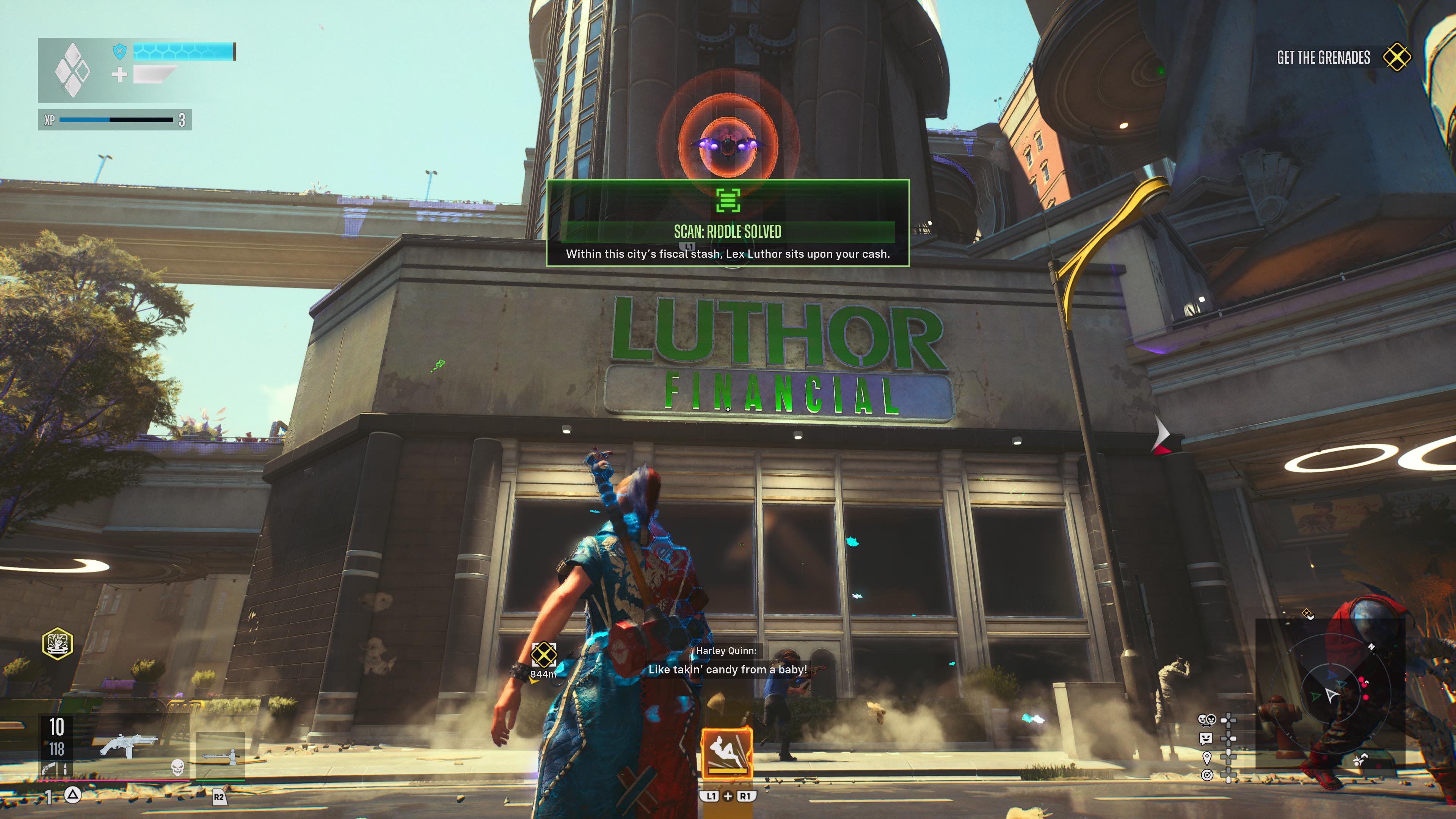1456x819 pixels.
Task: Select the equipped shotgun weapon slot
Action: [x=127, y=744]
